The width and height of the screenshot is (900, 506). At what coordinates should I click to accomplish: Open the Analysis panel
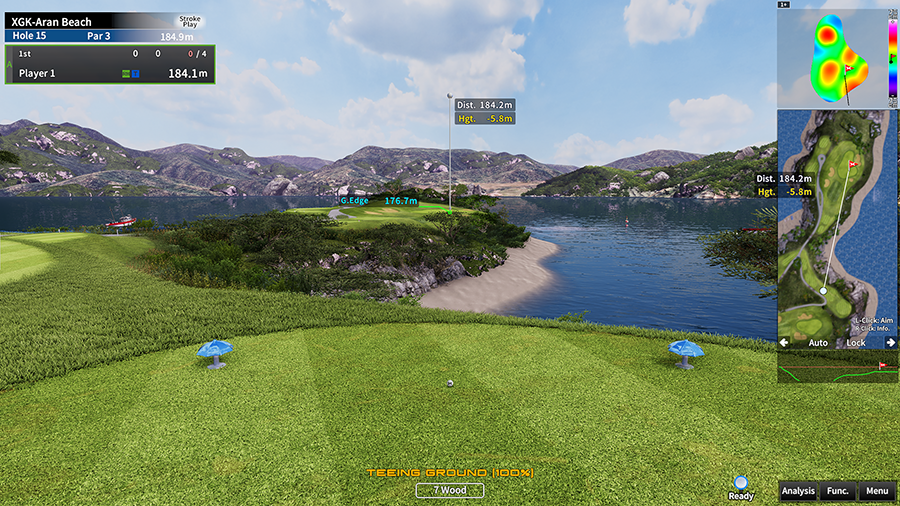[x=798, y=491]
